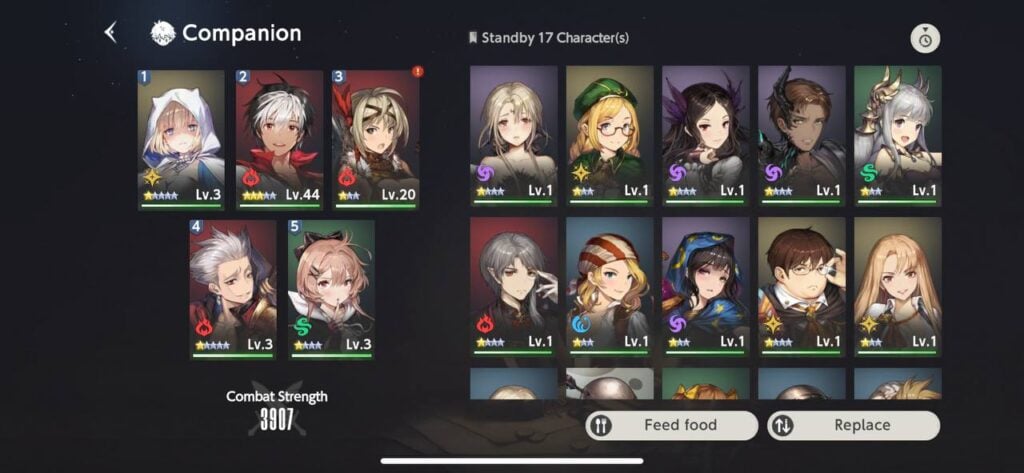Image resolution: width=1024 pixels, height=473 pixels.
Task: Pick the pink-haired companion in slot 5
Action: tap(331, 288)
